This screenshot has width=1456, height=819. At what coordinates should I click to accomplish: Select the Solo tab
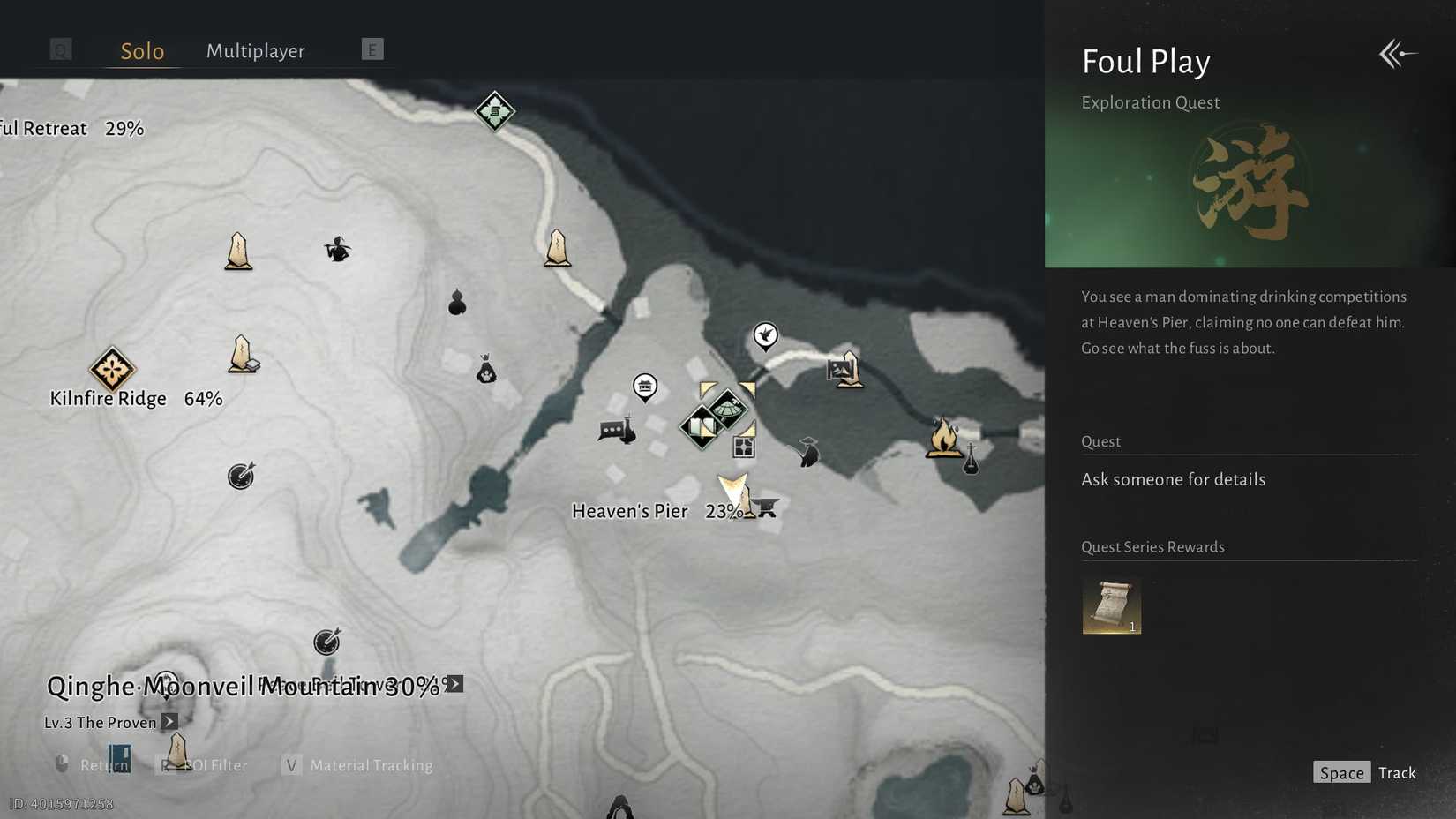(142, 51)
